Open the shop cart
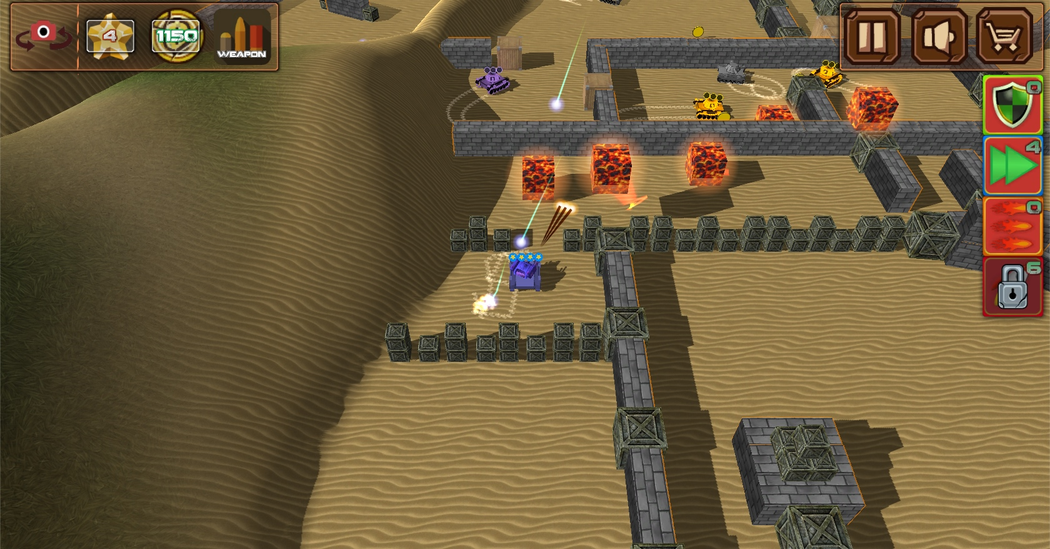Screen dimensions: 1050x549 click(1004, 38)
